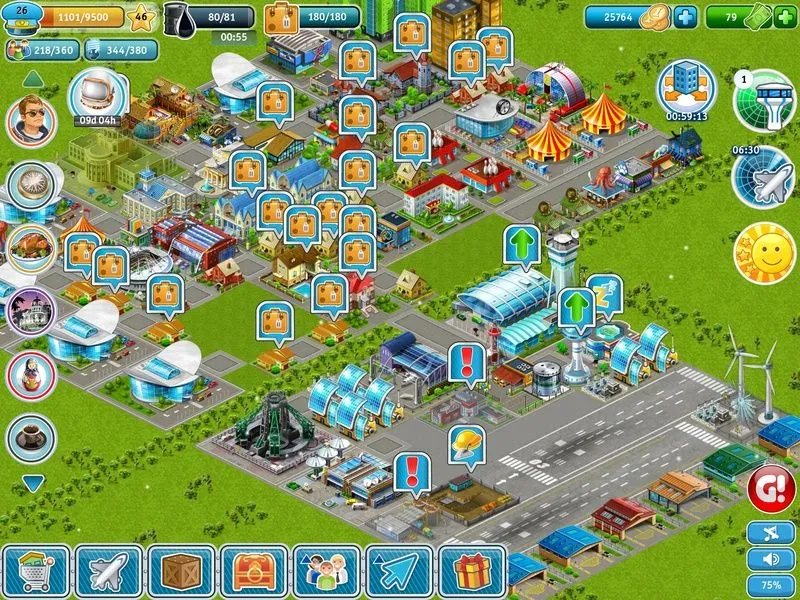
Task: Click the 75% zoom button
Action: [x=771, y=585]
